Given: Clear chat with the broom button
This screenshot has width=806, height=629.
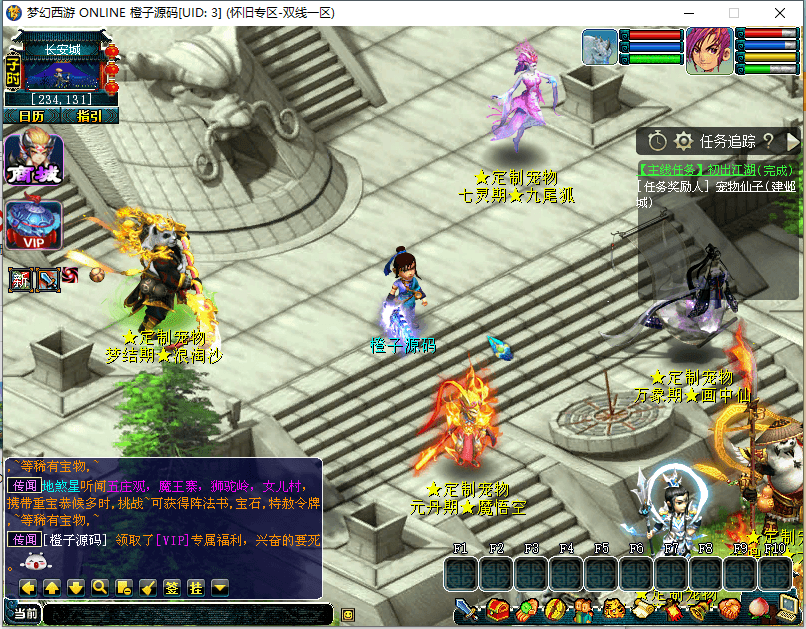Looking at the screenshot, I should [x=147, y=587].
